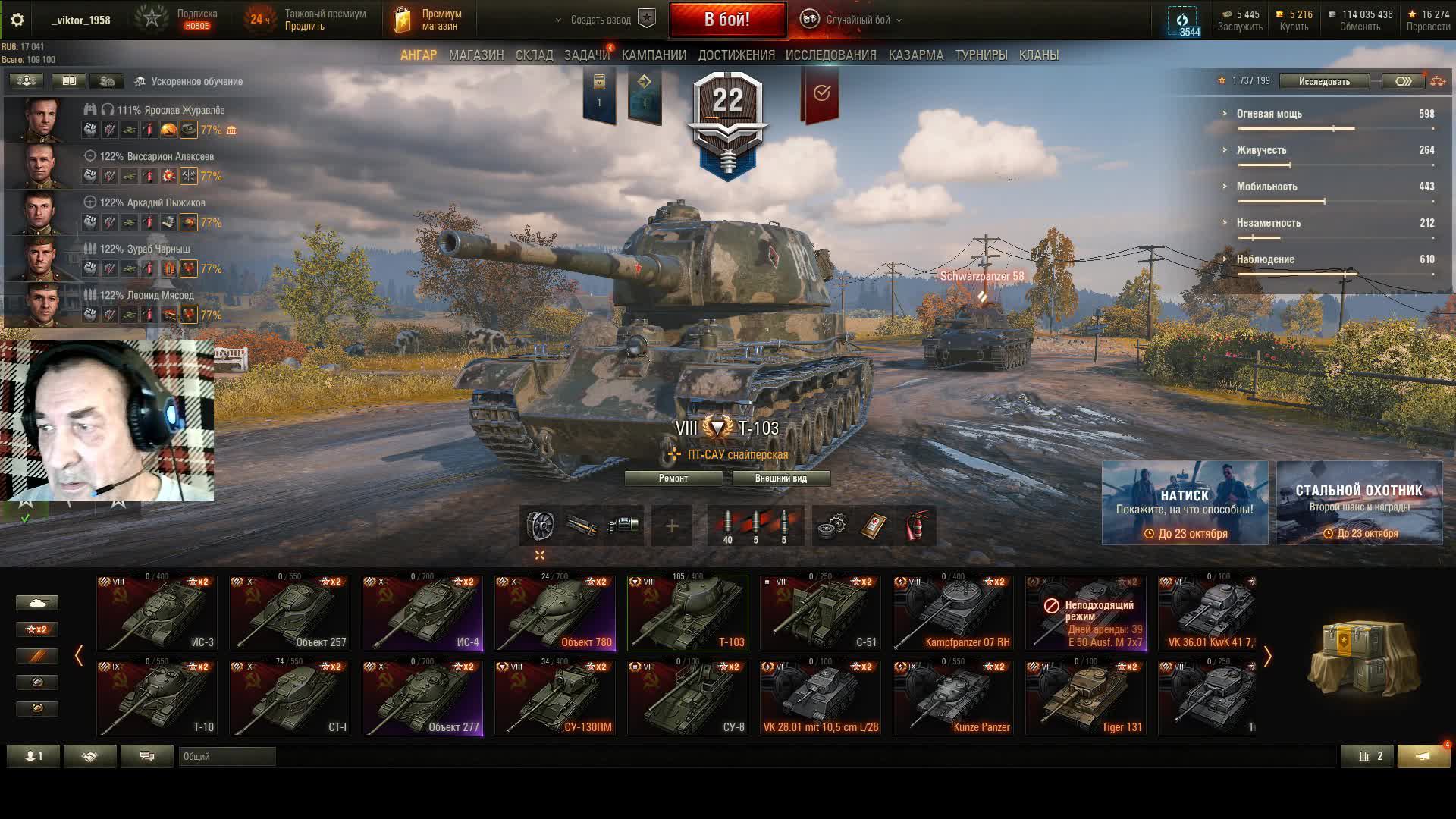Go to the КАЗАРМА tab
Viewport: 1456px width, 819px height.
click(915, 55)
